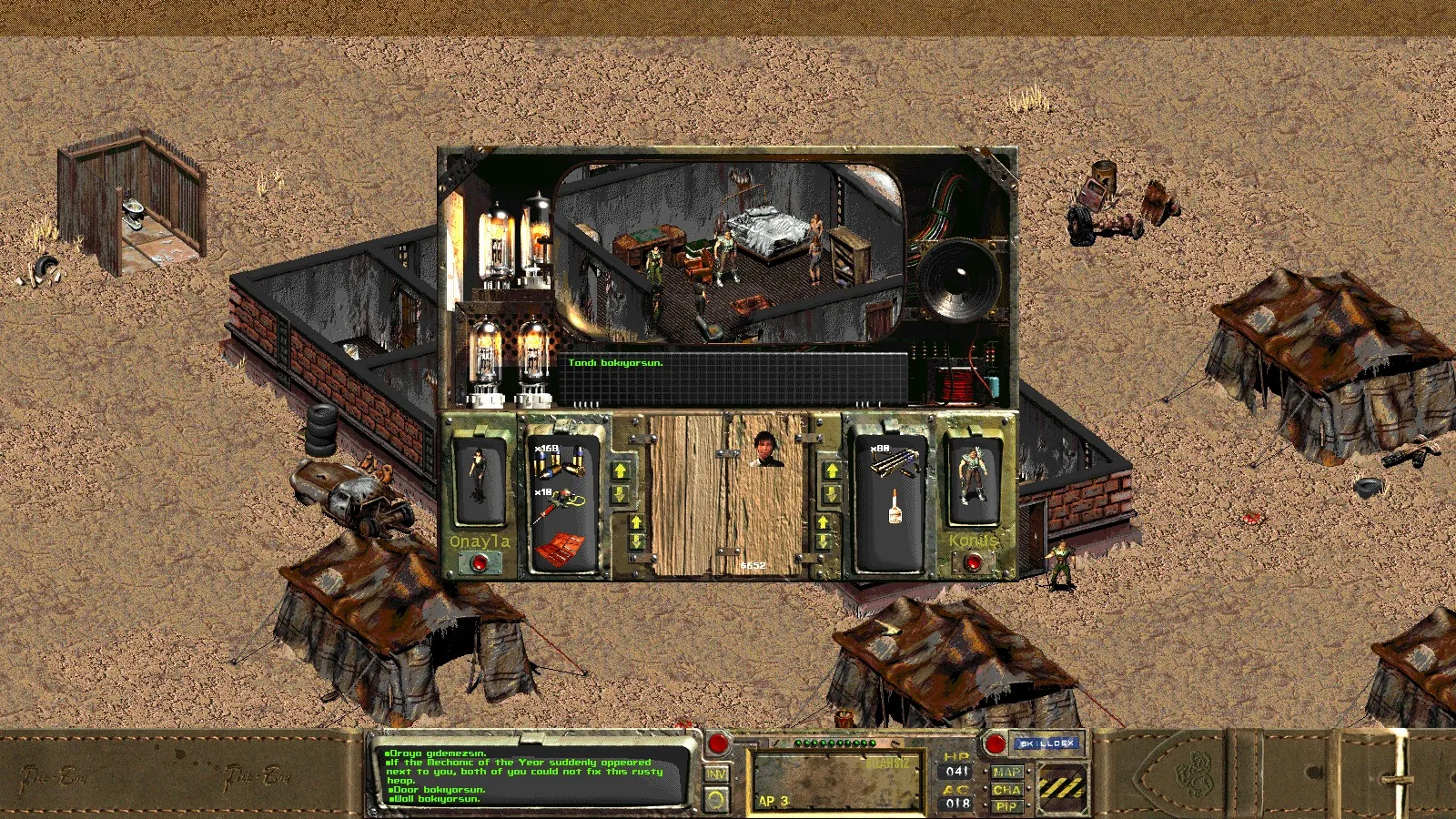The width and height of the screenshot is (1456, 819).
Task: Open the CHA character screen
Action: [x=1006, y=790]
